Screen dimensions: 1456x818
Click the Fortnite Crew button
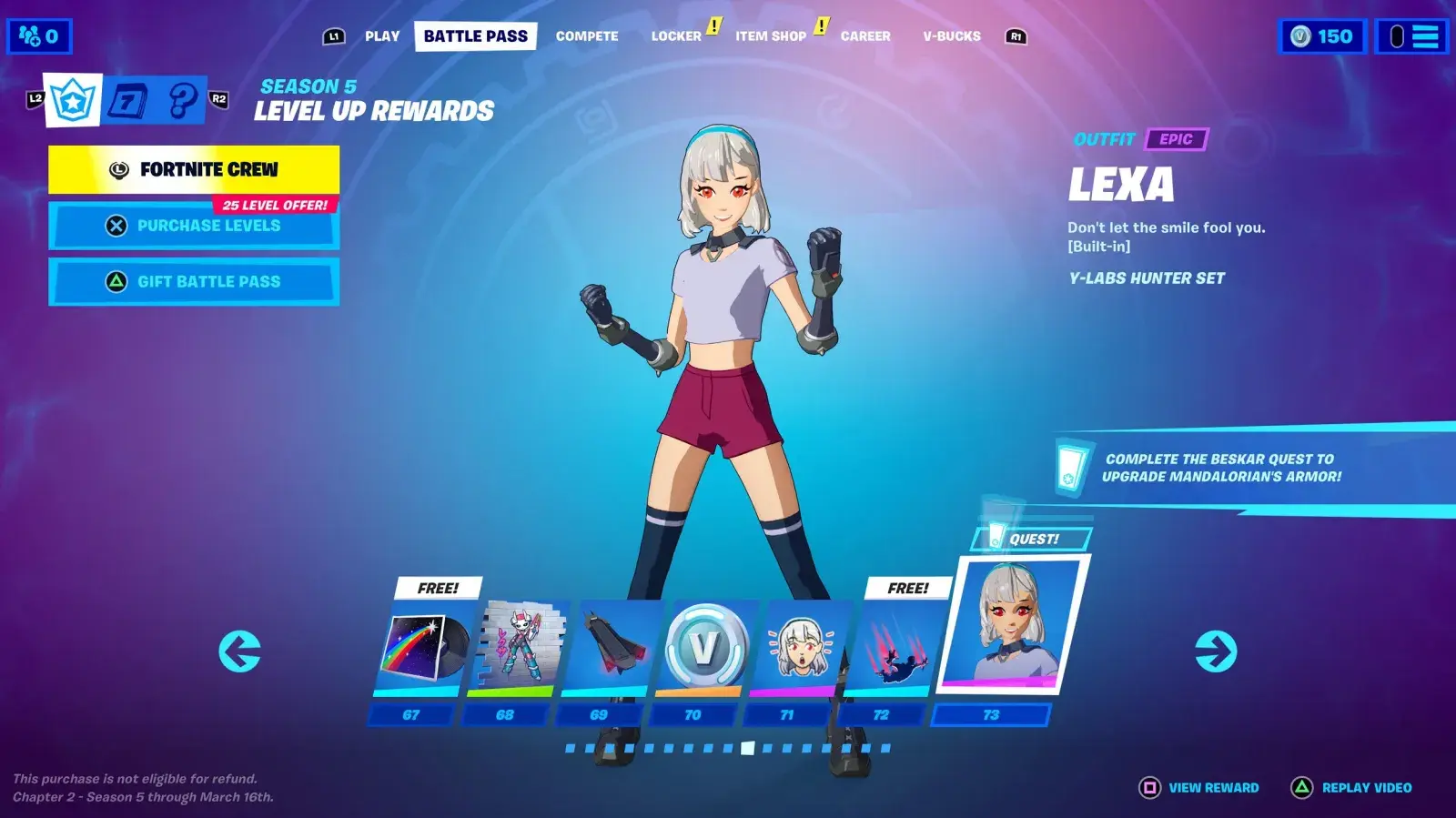(194, 169)
